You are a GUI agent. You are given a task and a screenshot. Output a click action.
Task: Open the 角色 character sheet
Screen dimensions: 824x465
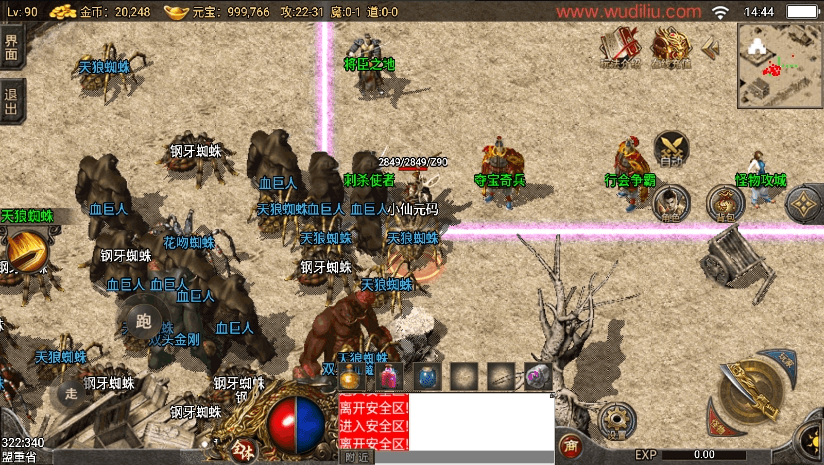coord(668,203)
